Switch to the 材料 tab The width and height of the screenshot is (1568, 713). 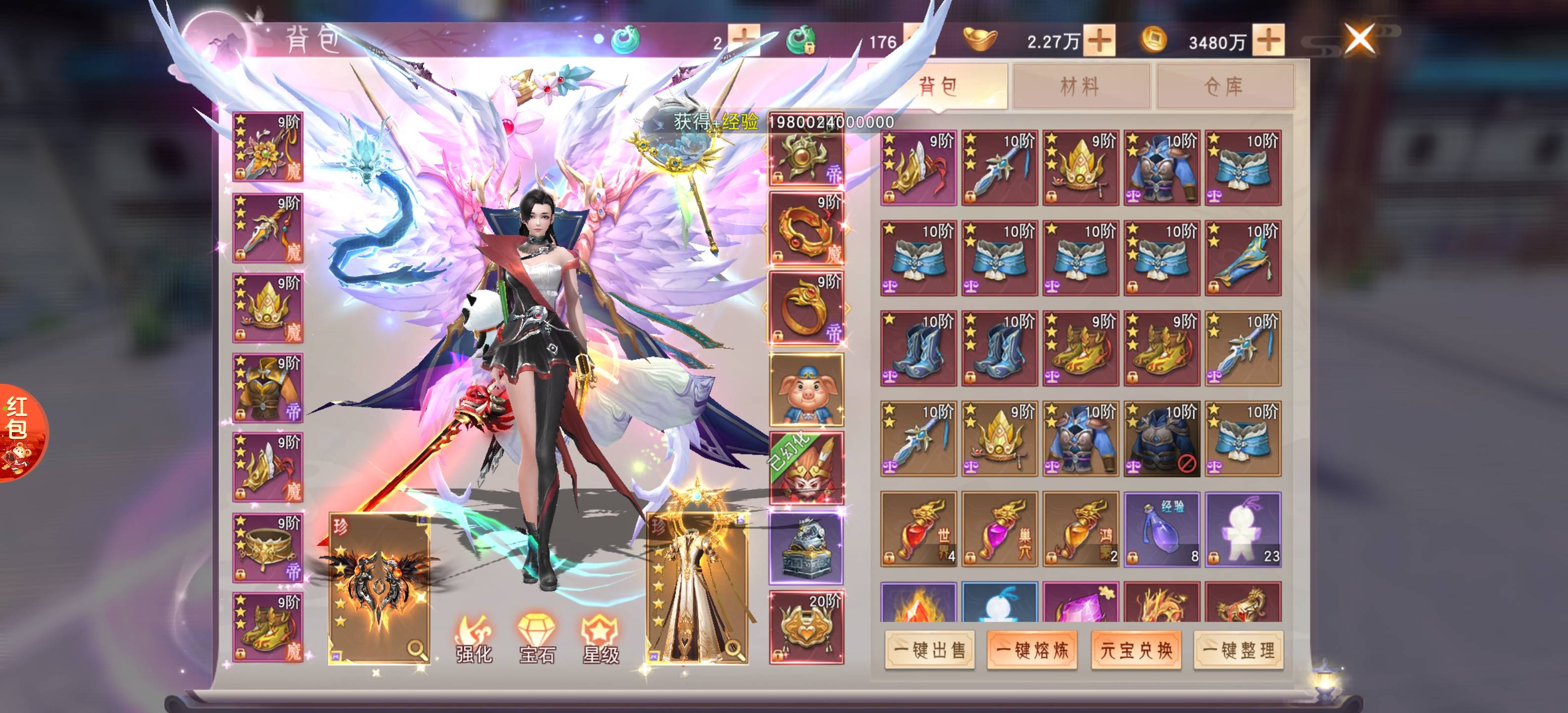(x=1080, y=86)
